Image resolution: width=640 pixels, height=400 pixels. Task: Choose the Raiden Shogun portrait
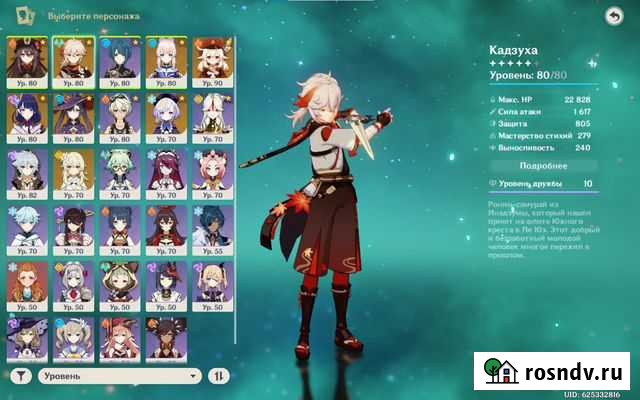click(24, 116)
